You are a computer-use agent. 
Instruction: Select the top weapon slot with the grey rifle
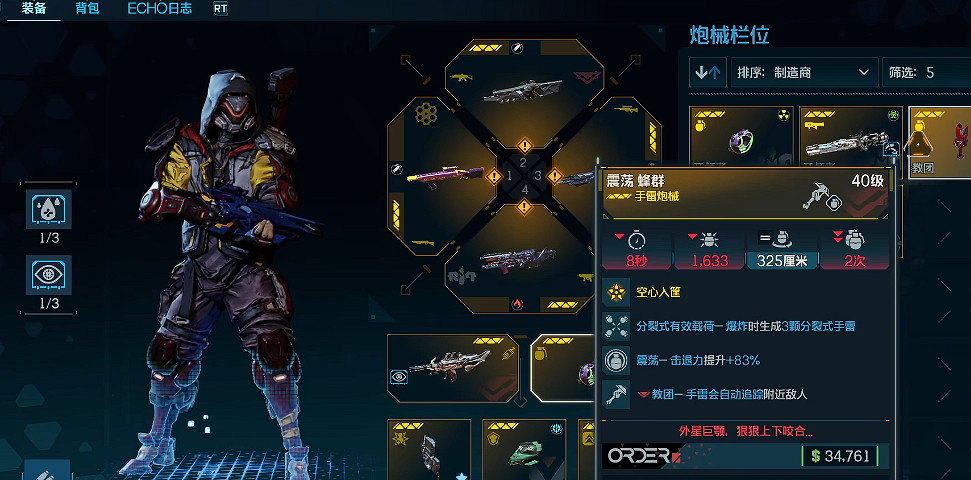(x=522, y=90)
